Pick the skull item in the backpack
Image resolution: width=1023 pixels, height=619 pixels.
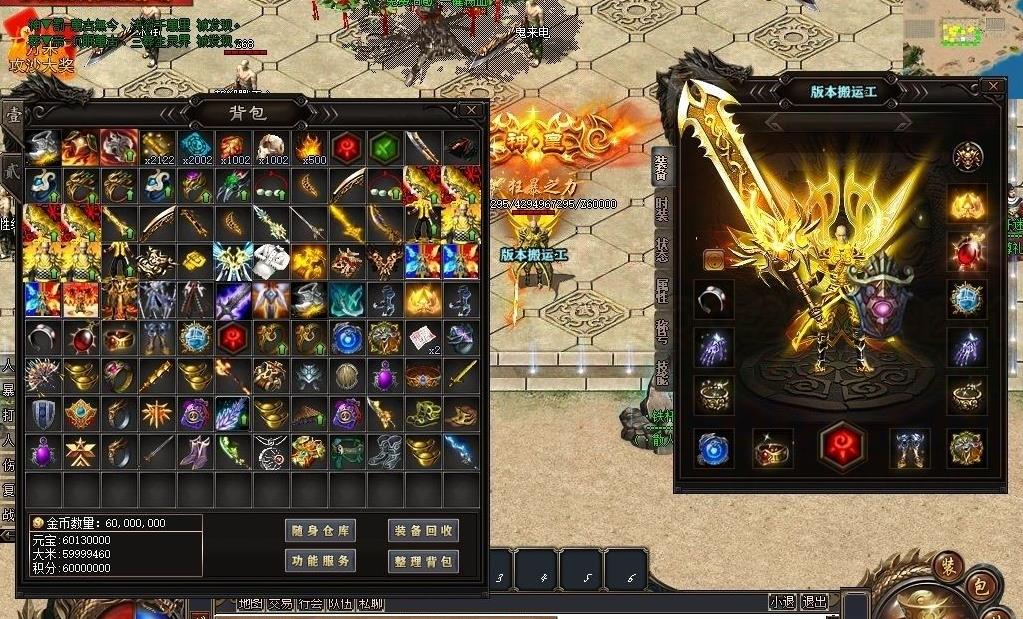271,146
